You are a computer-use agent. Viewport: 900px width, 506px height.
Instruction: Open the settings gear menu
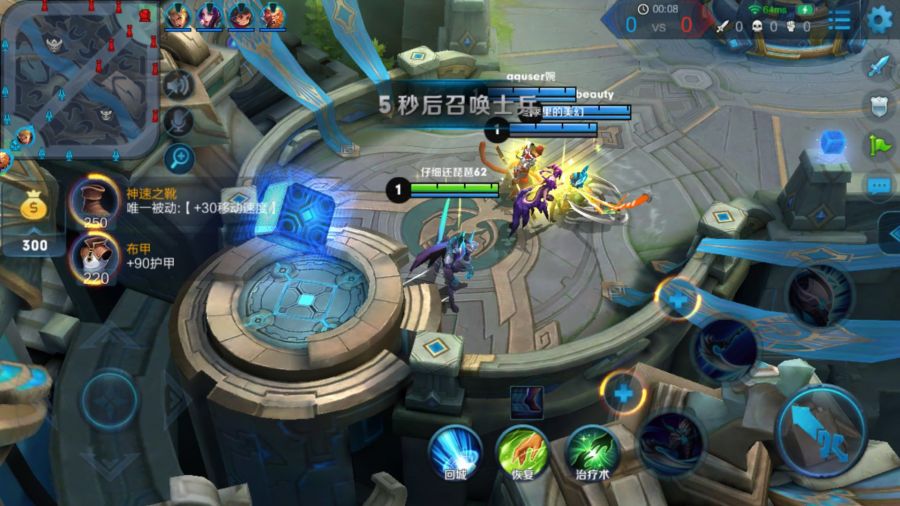point(879,18)
